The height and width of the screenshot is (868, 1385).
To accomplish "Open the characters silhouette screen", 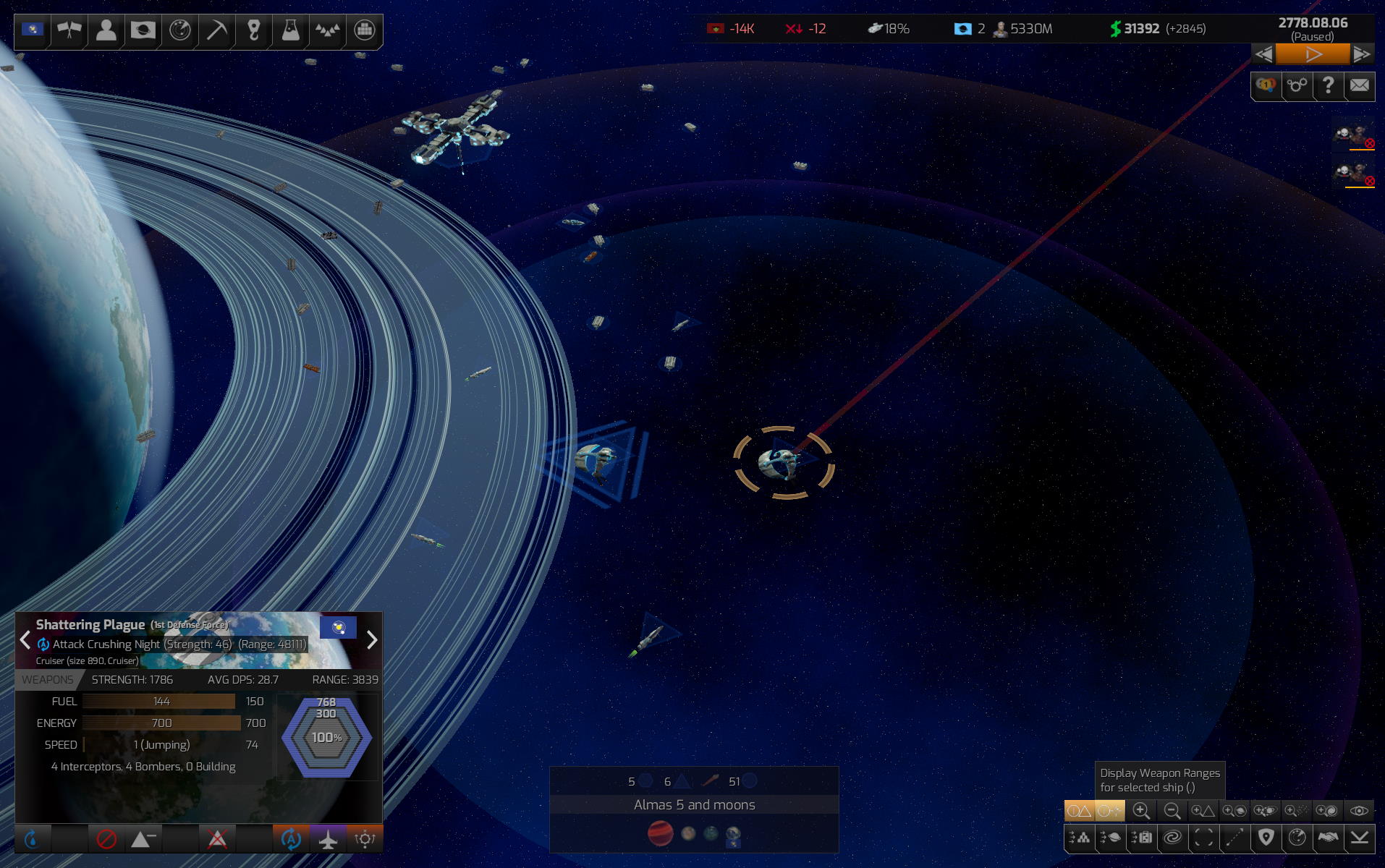I will click(106, 30).
